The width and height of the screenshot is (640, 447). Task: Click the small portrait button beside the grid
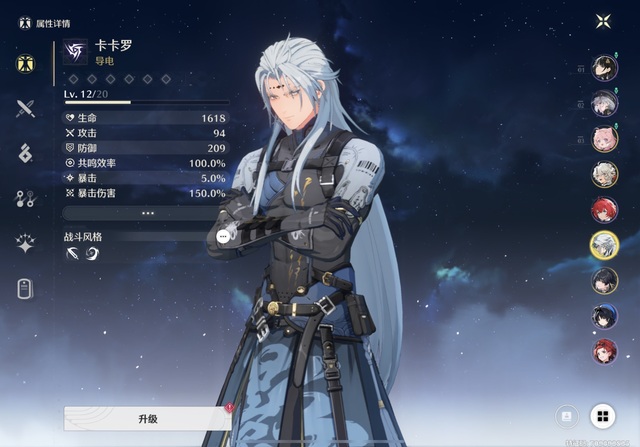[566, 415]
